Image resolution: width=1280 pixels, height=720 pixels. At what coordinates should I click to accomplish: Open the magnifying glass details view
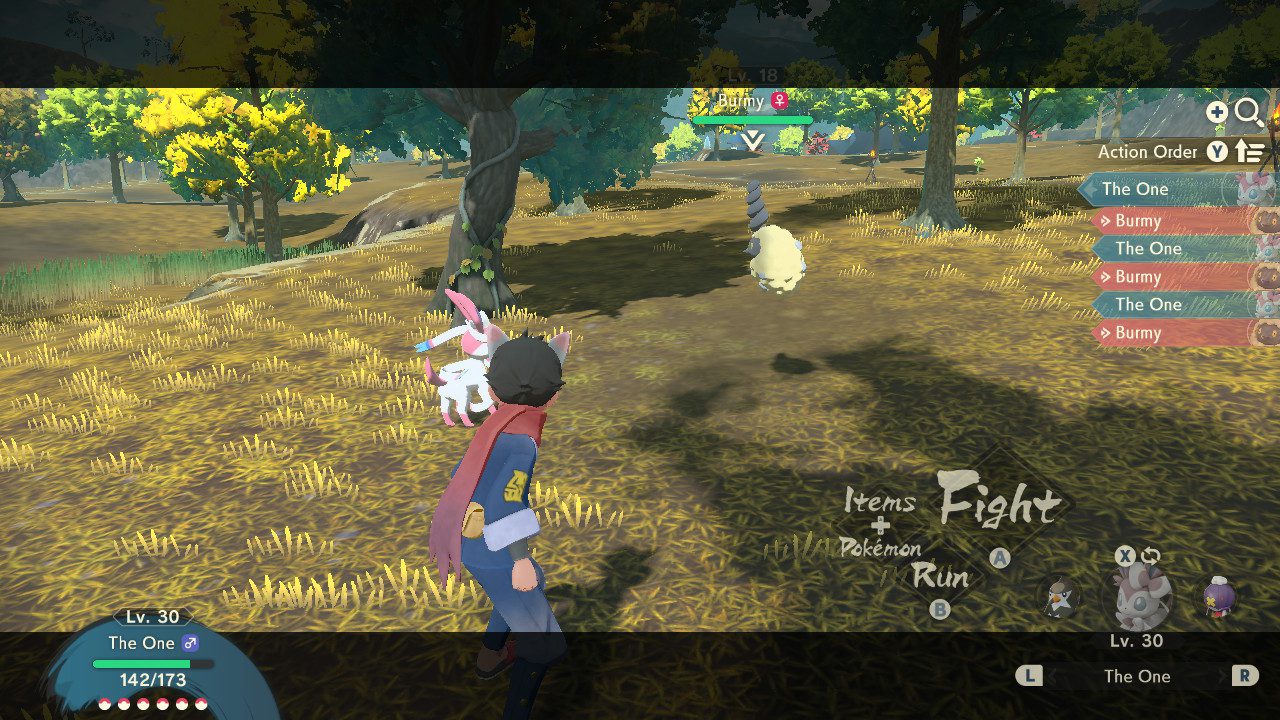pos(1249,112)
